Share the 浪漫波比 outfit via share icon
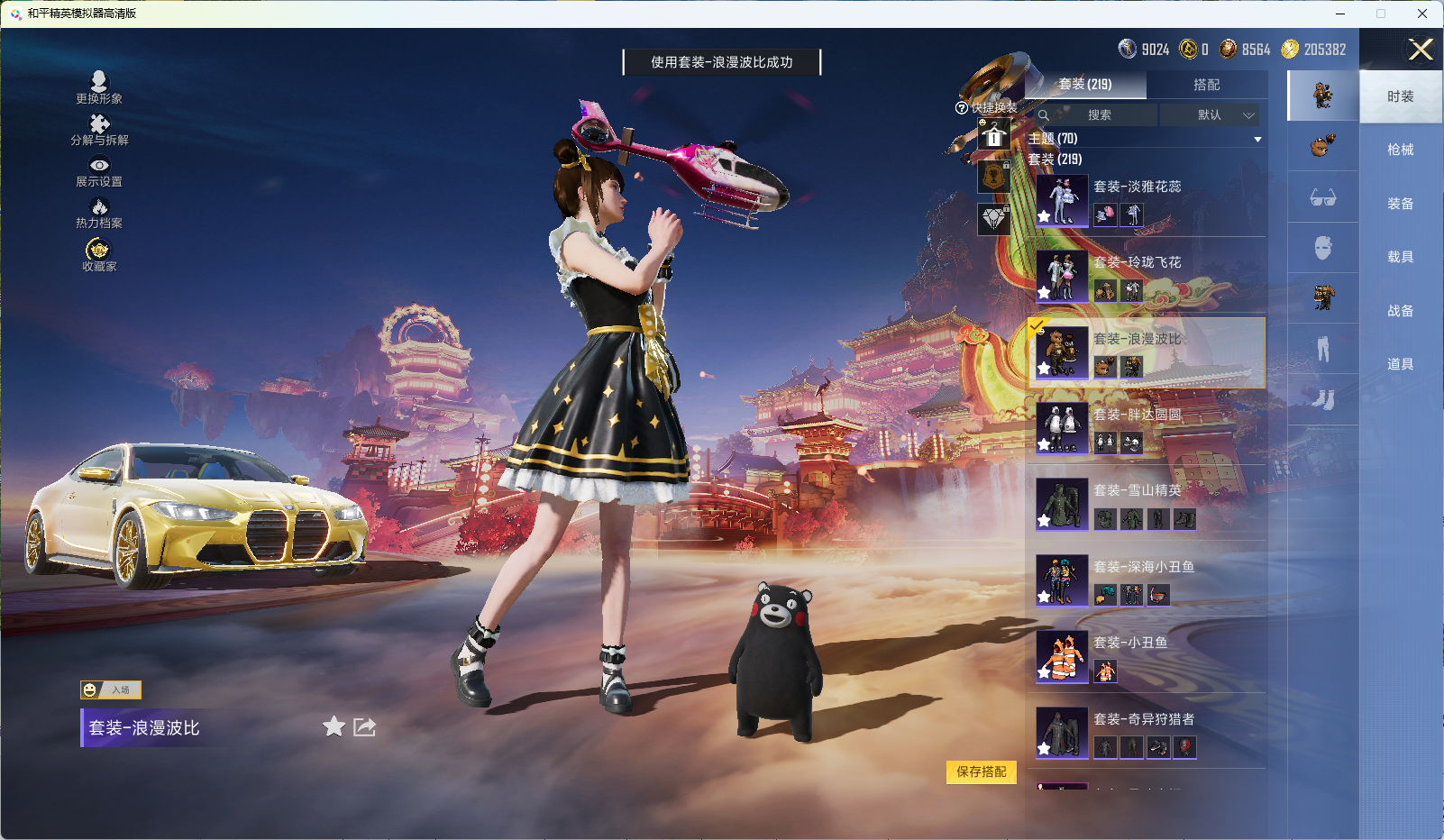This screenshot has height=840, width=1444. click(363, 726)
